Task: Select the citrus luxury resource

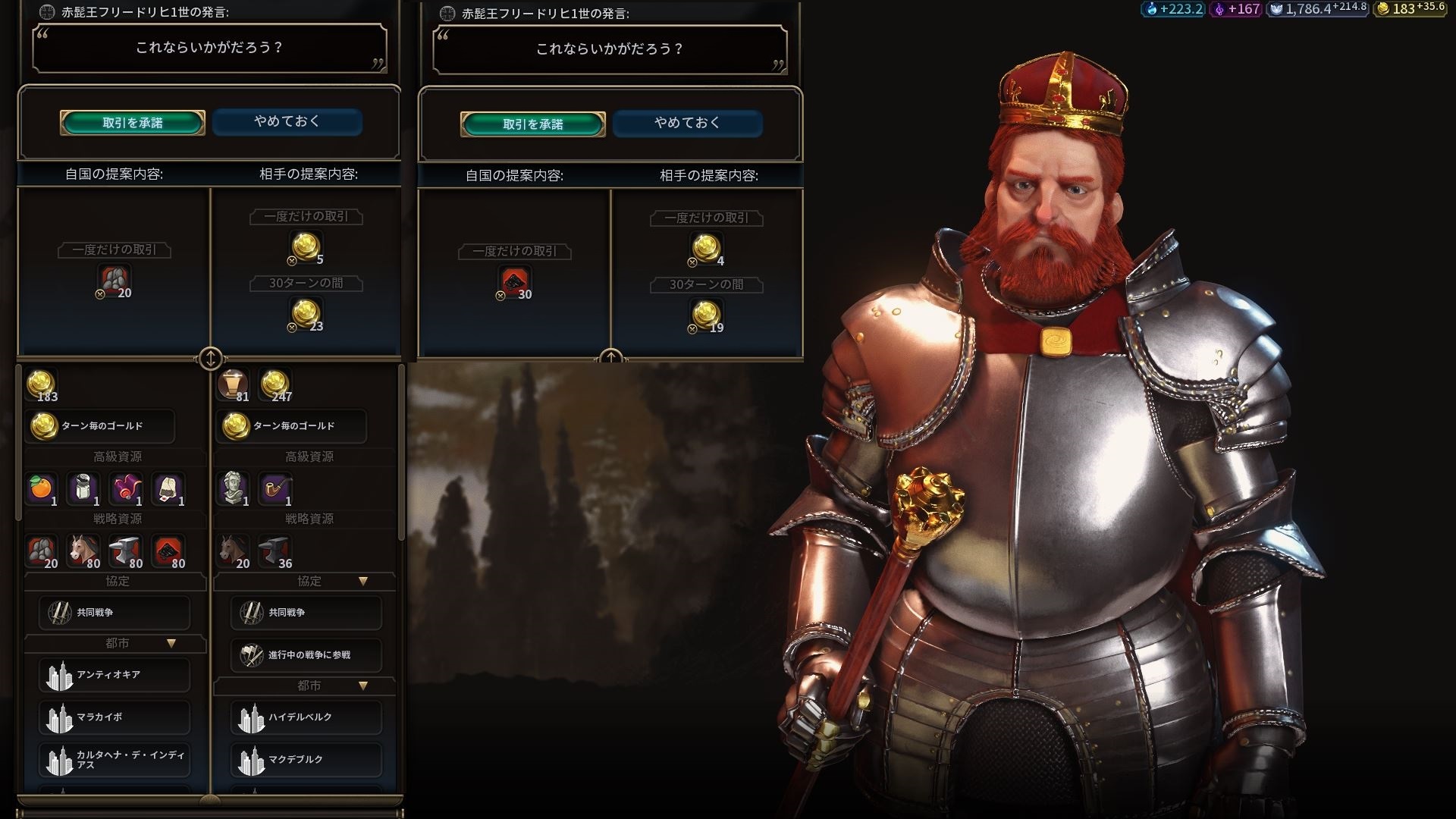Action: [42, 488]
